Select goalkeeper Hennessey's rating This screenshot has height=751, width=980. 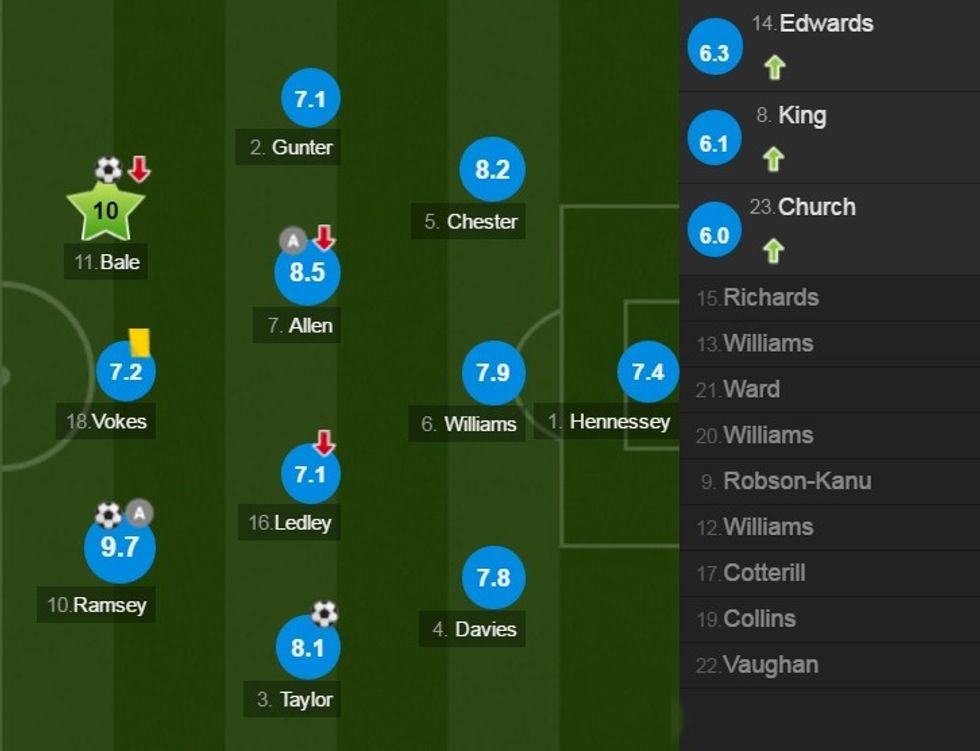point(648,373)
